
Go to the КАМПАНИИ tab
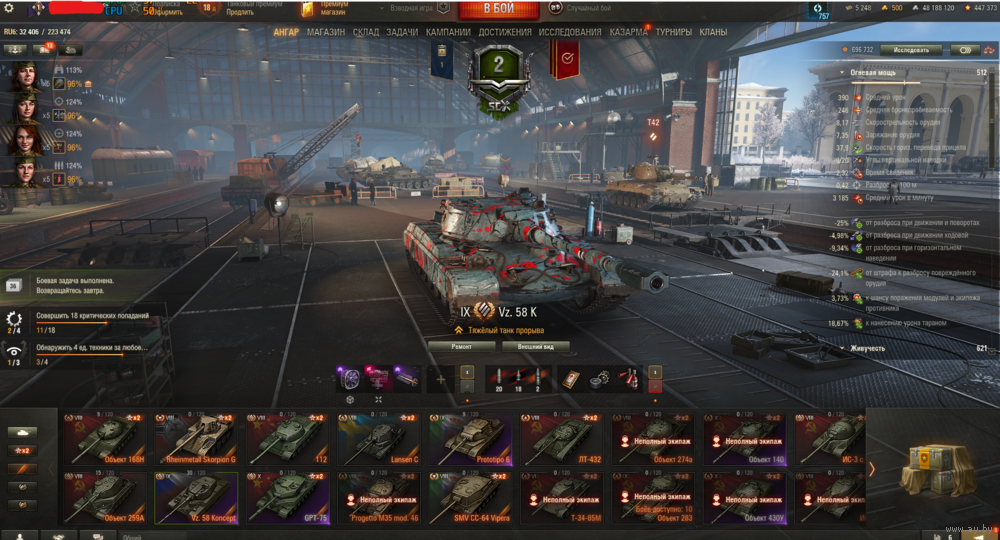[448, 32]
